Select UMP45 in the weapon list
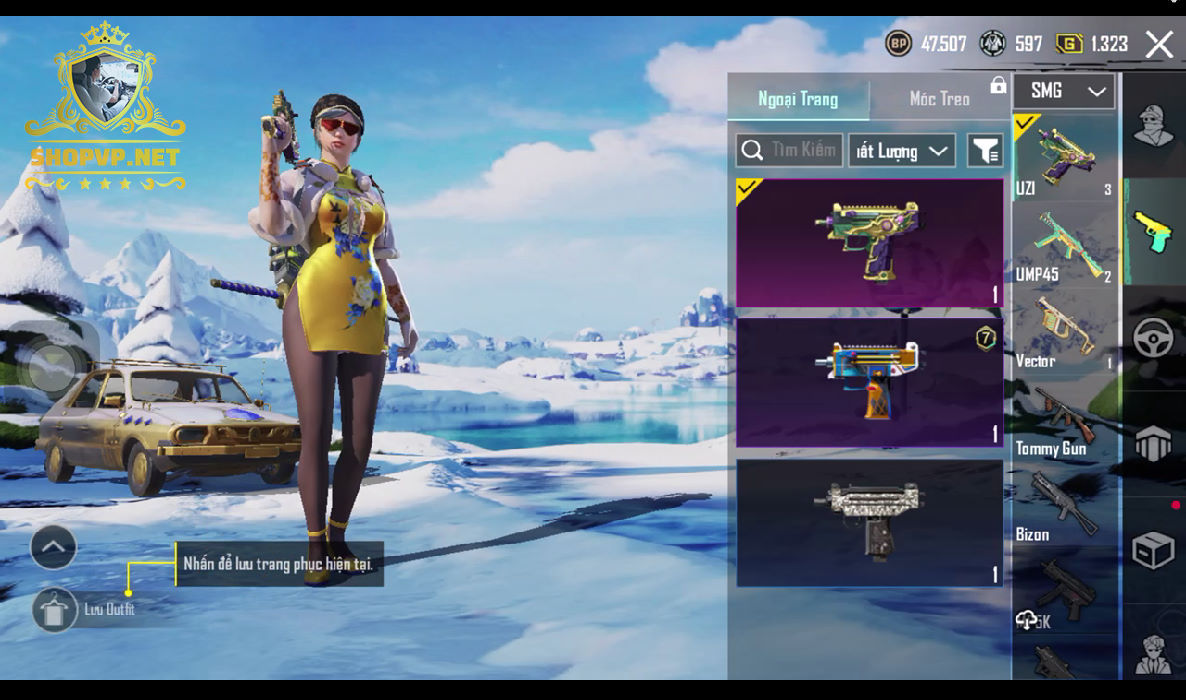 coord(1064,246)
